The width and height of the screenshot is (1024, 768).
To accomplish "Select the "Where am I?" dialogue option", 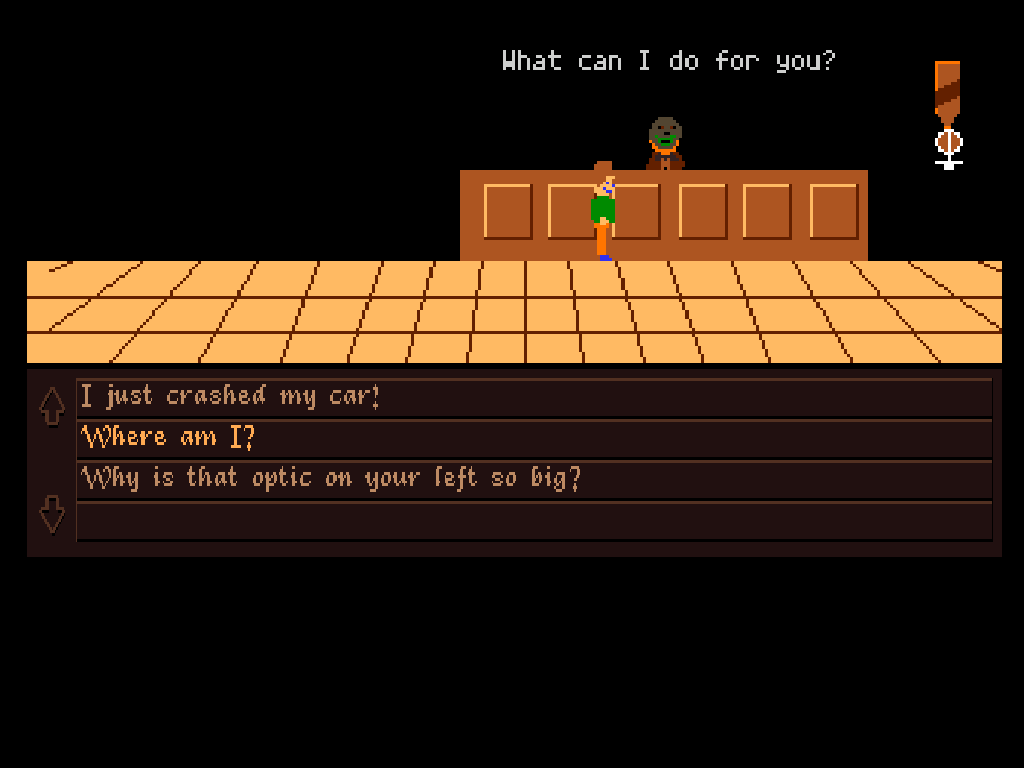I will tap(168, 438).
